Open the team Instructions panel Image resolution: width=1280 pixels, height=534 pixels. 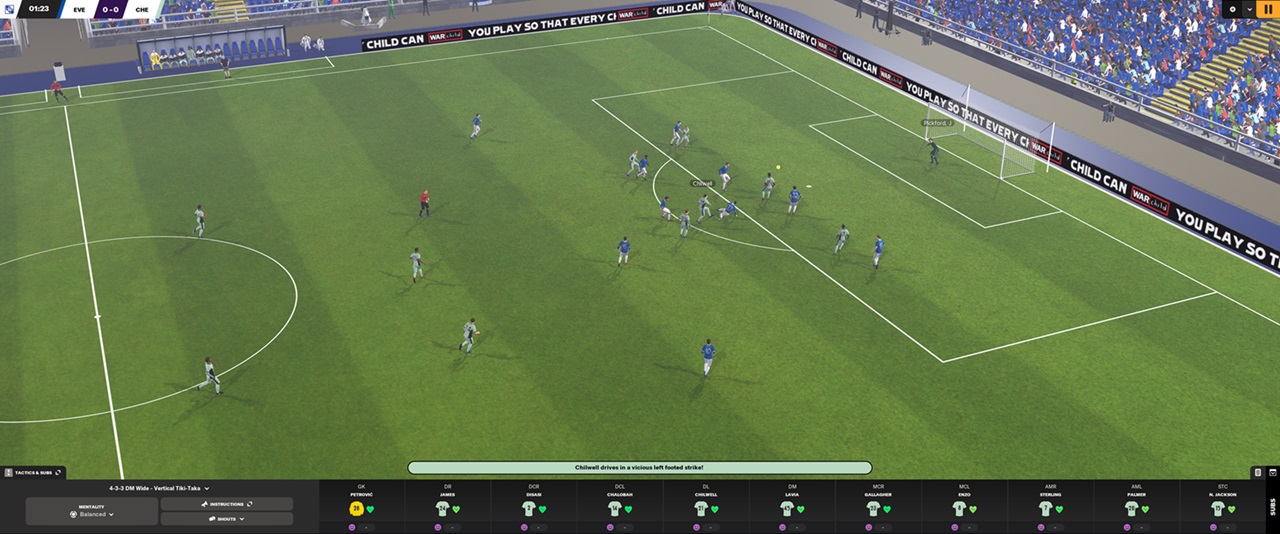(226, 504)
